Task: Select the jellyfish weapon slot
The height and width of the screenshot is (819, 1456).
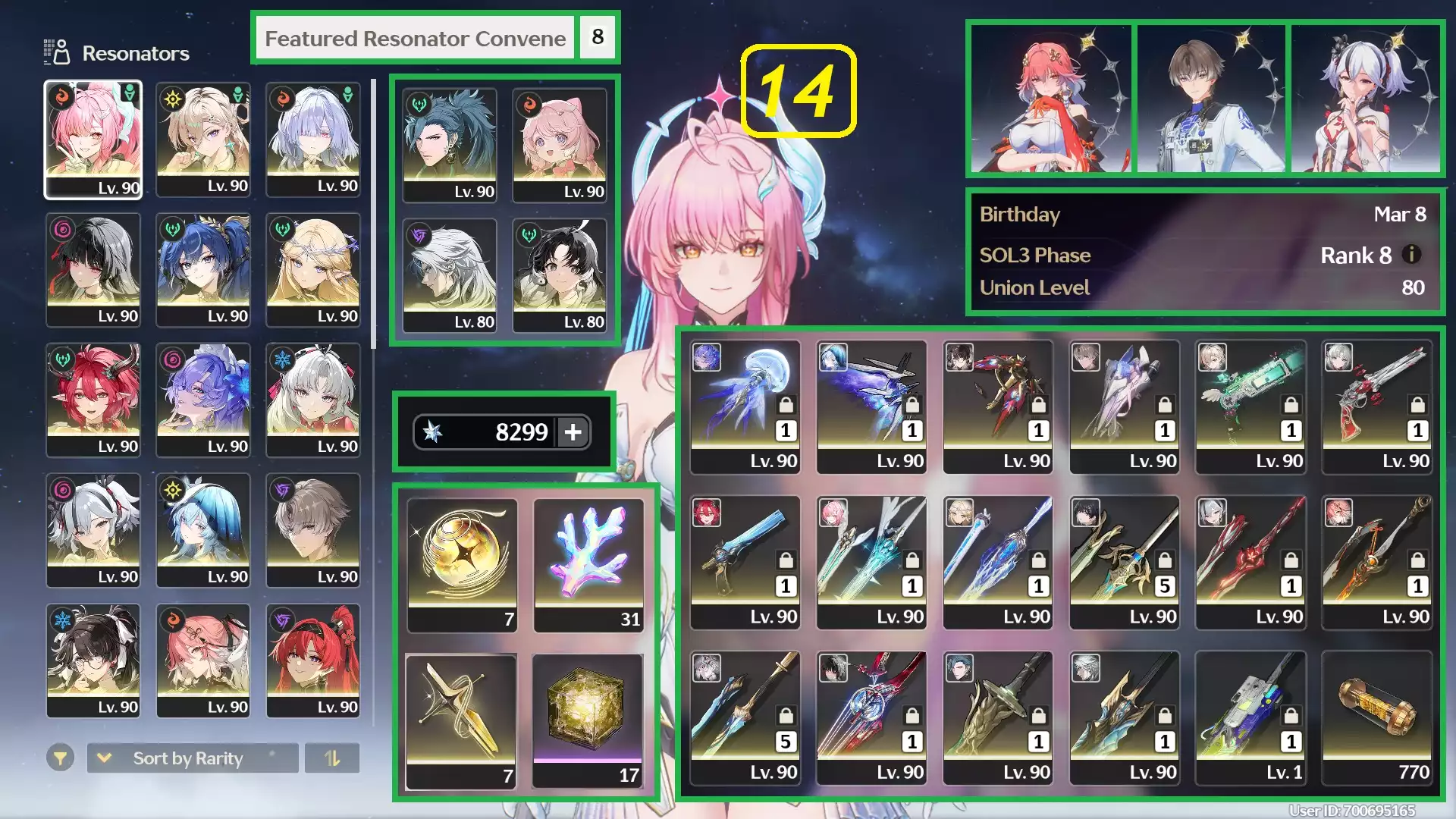Action: [745, 406]
